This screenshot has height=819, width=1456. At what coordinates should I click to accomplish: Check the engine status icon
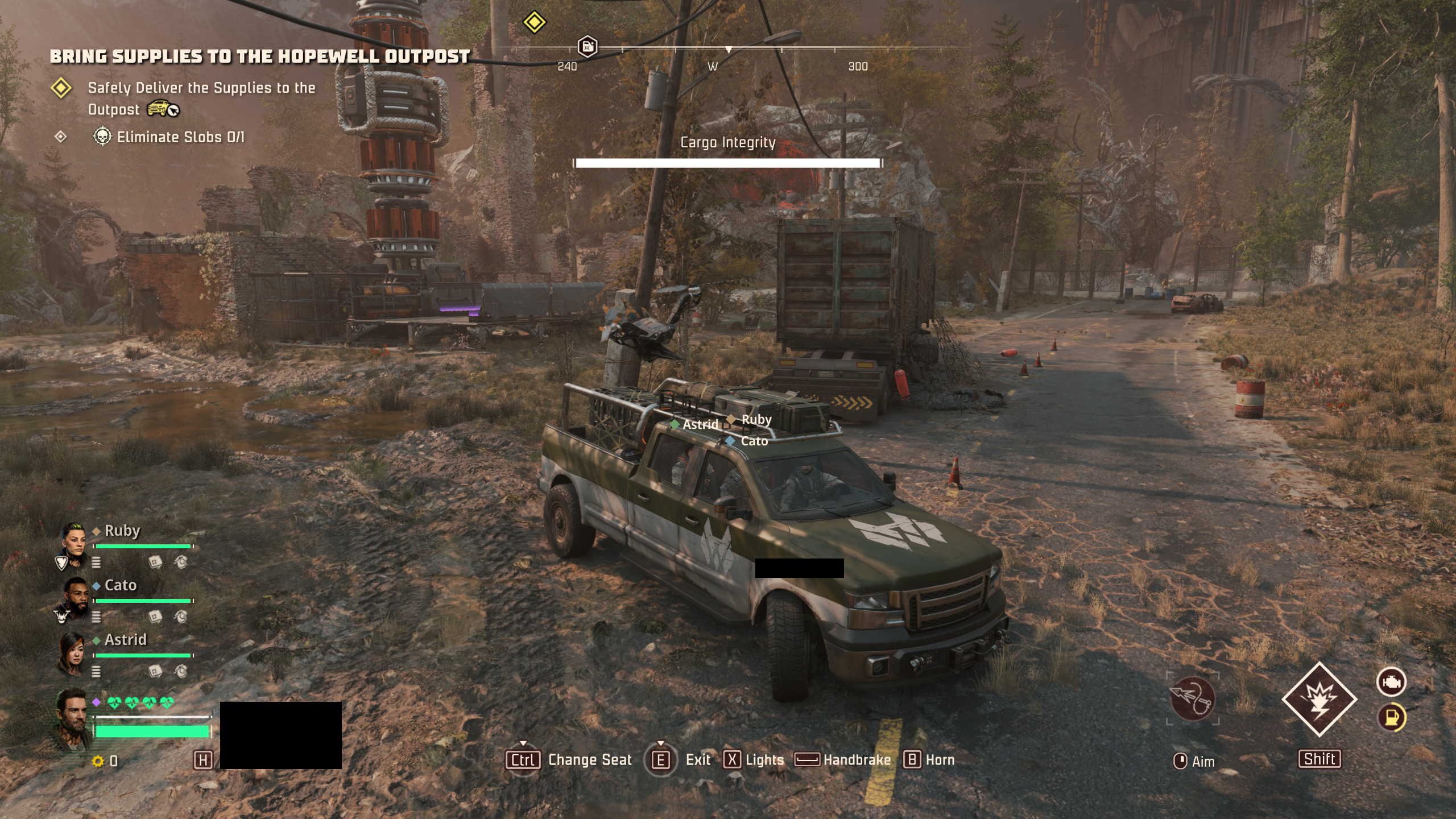(1391, 681)
